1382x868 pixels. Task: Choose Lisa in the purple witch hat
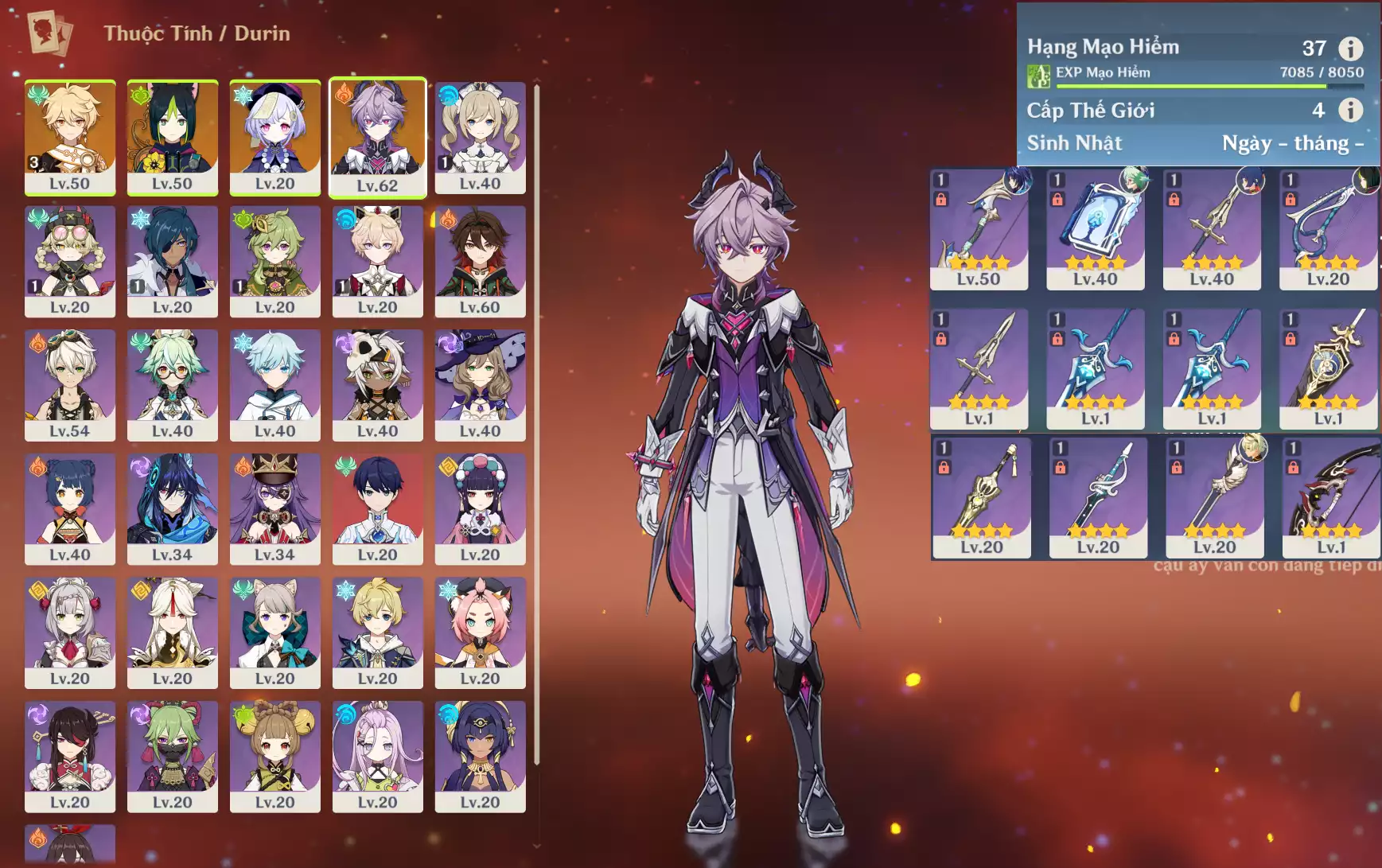[480, 385]
